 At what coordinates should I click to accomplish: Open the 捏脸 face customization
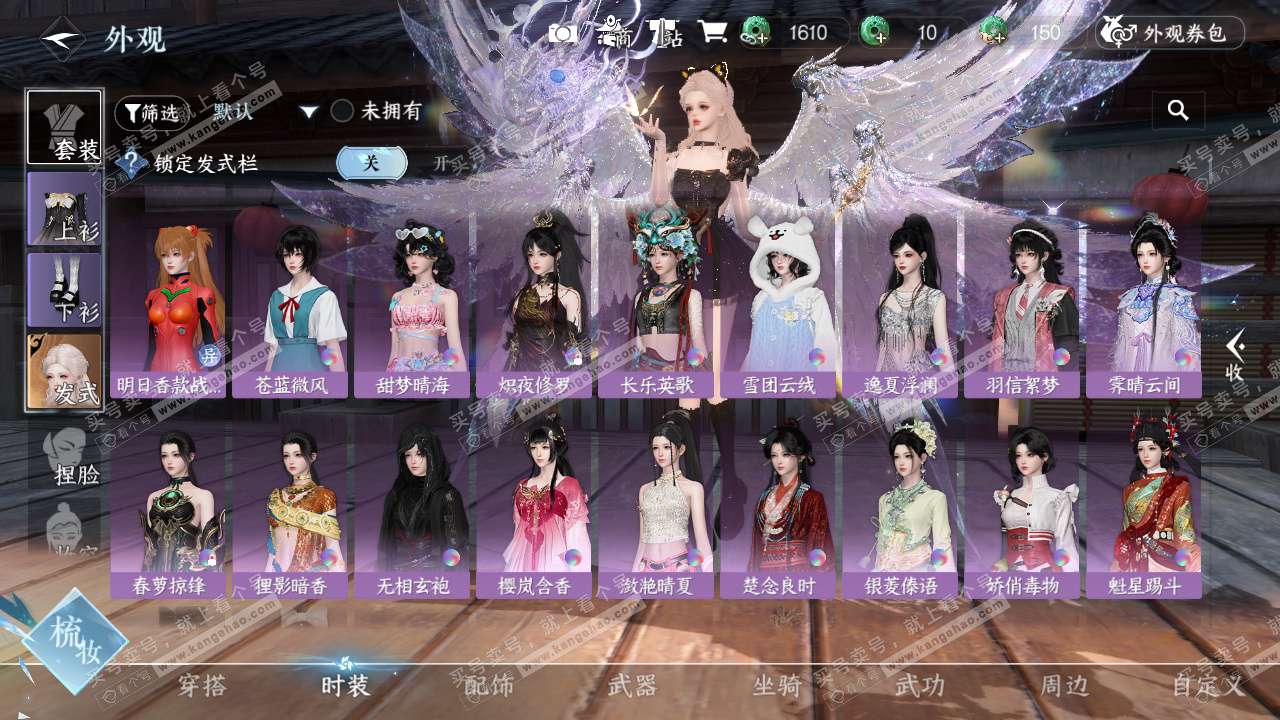point(70,456)
